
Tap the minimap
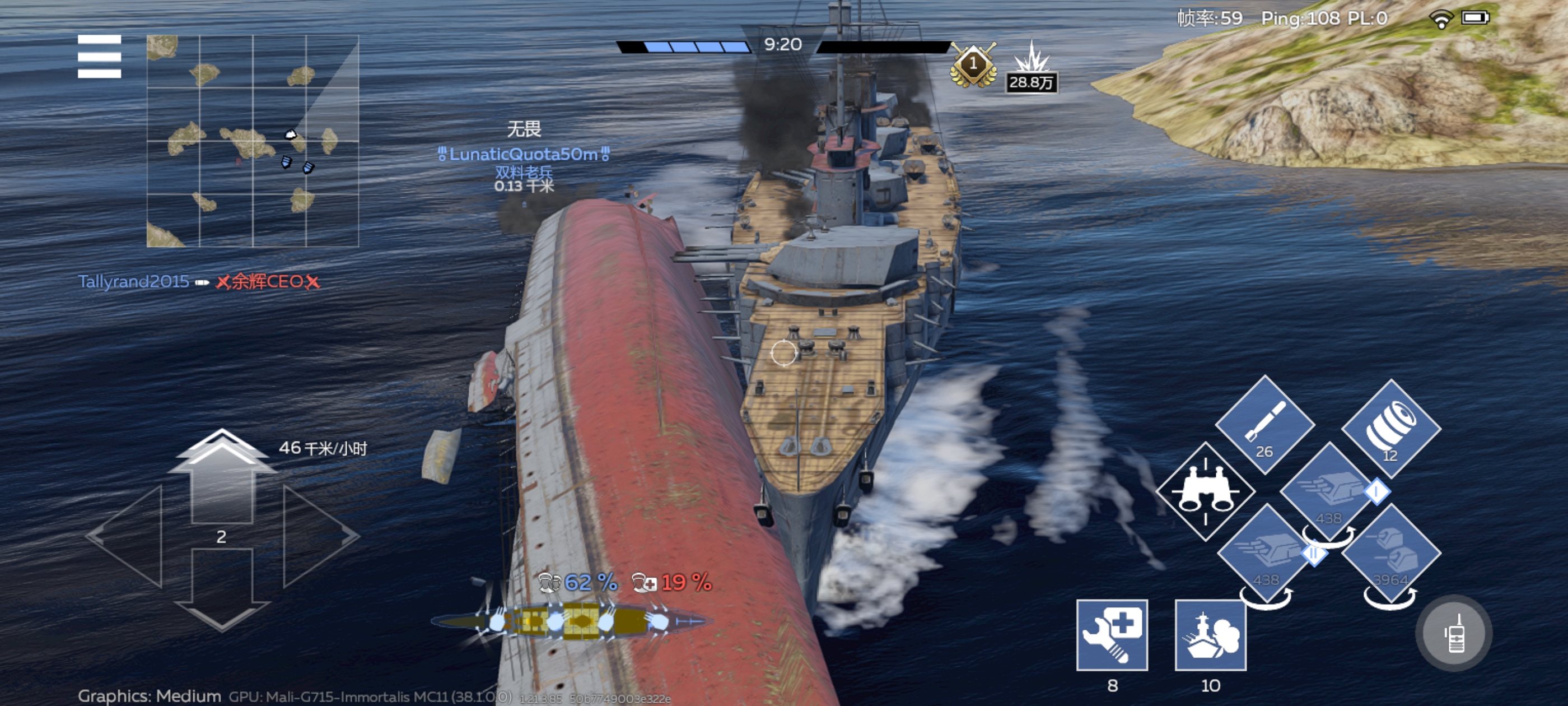253,141
